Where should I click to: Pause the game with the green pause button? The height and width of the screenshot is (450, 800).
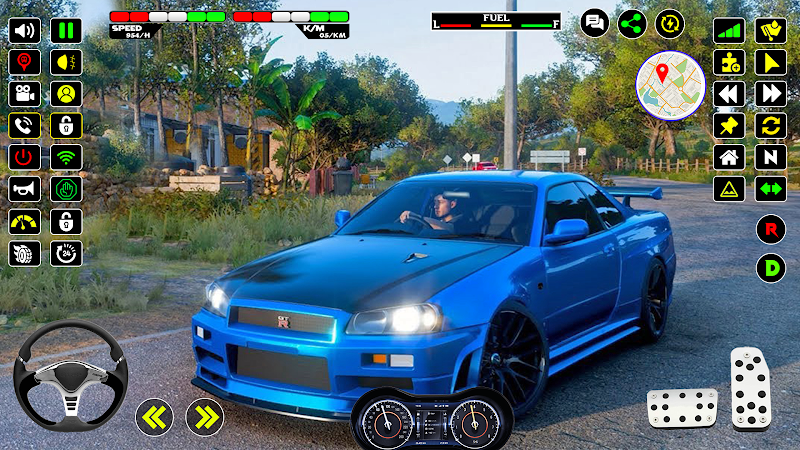66,30
